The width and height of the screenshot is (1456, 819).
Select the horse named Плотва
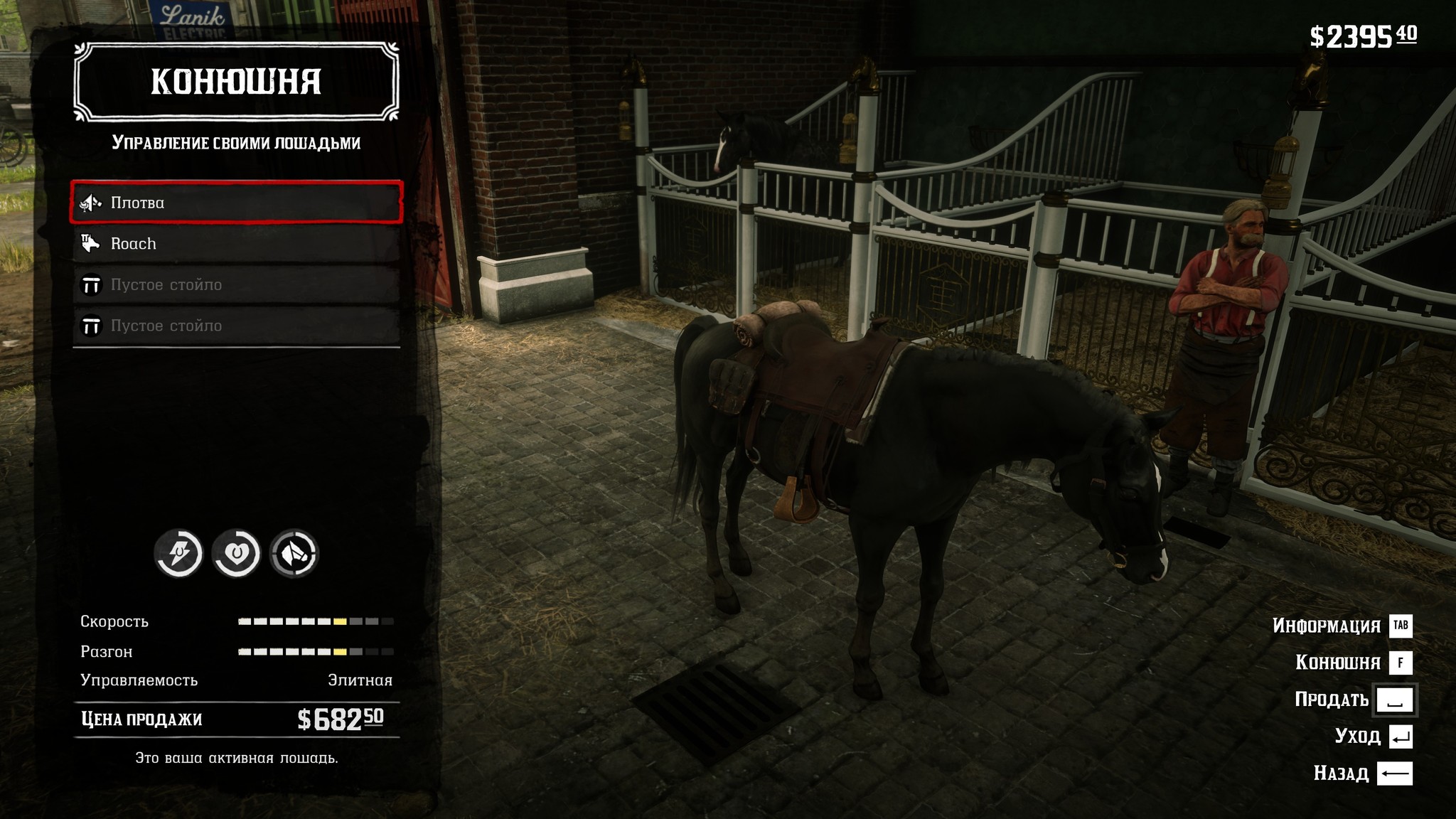pyautogui.click(x=236, y=203)
